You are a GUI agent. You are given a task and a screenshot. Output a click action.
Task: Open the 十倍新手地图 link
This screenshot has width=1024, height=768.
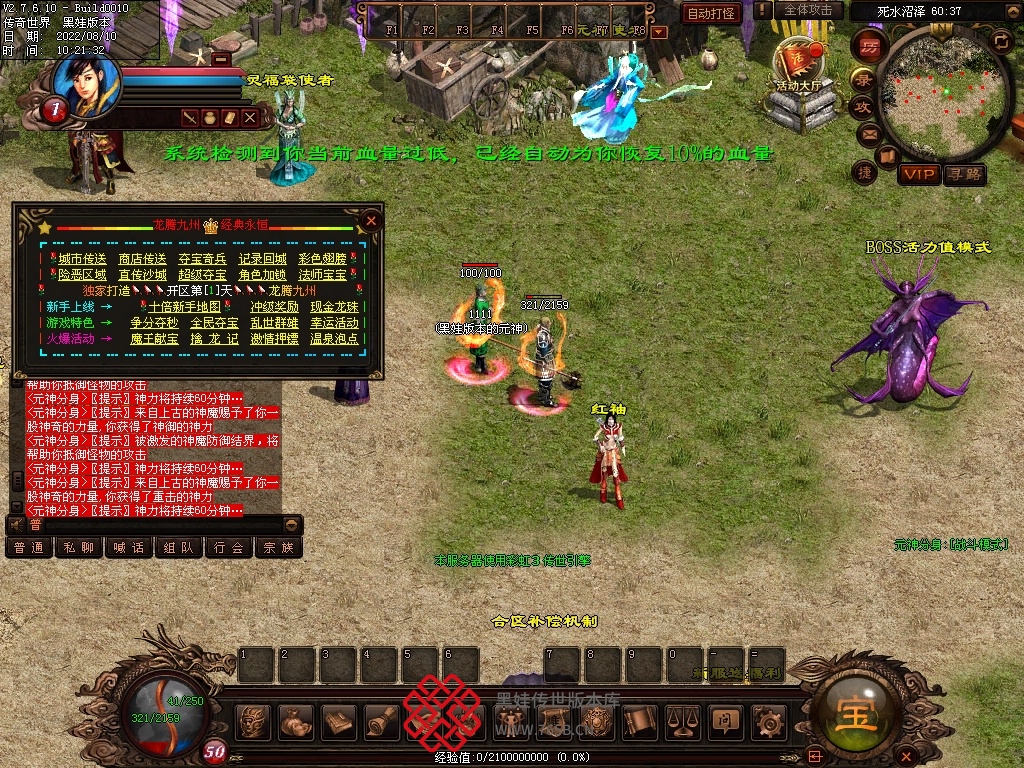184,307
